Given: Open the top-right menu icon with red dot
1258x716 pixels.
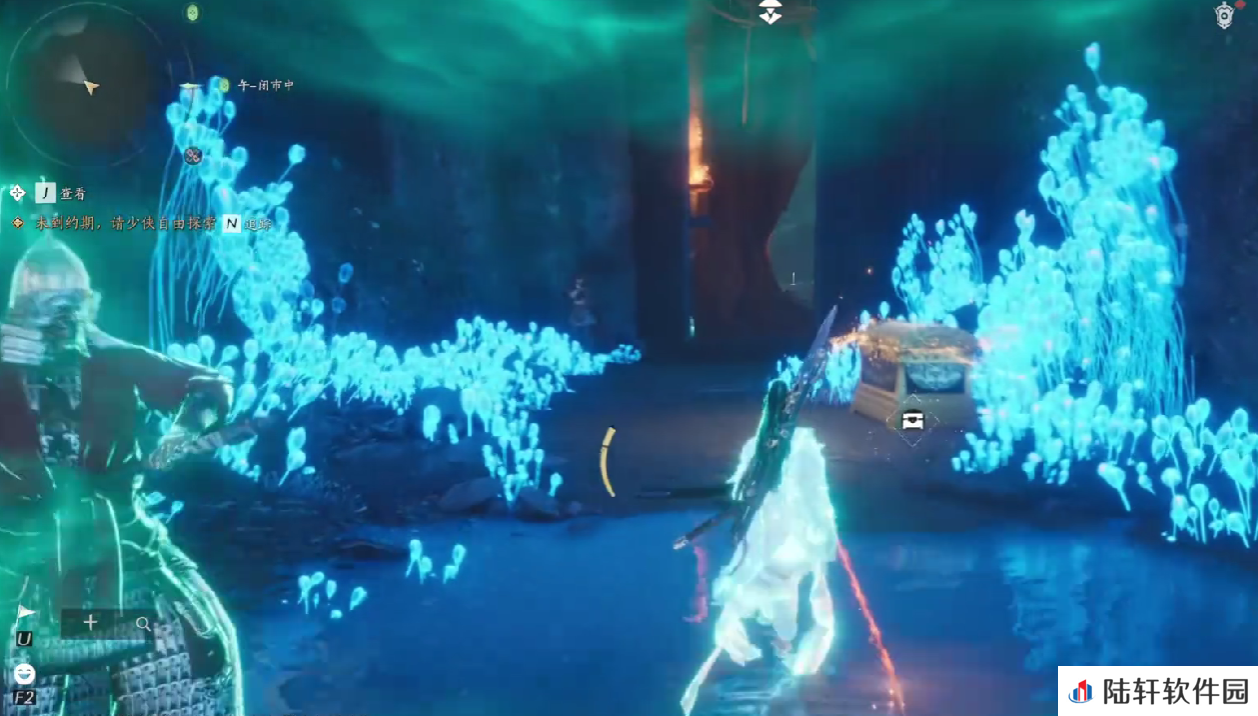Looking at the screenshot, I should tap(1225, 15).
